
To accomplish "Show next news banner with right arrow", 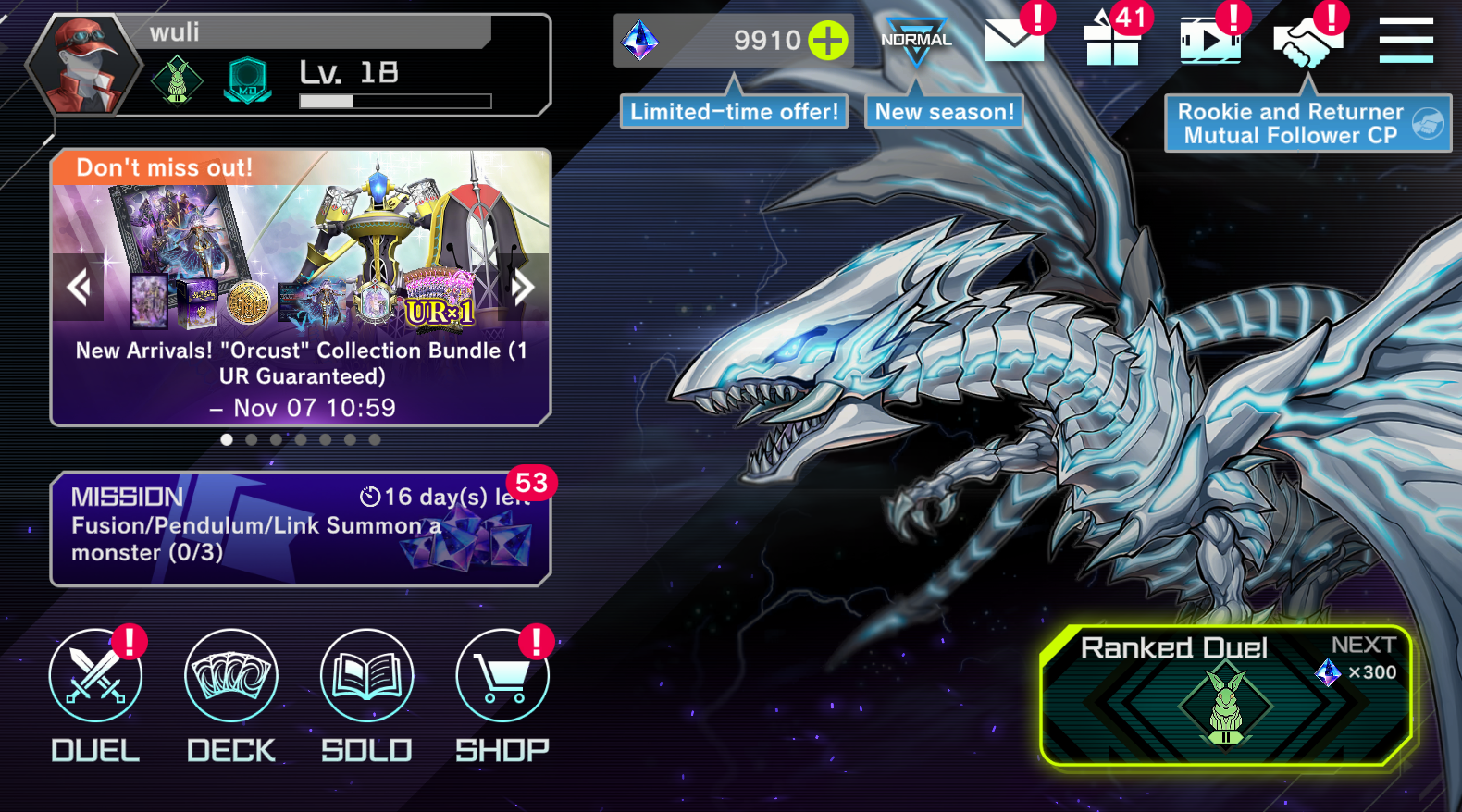I will [x=523, y=287].
